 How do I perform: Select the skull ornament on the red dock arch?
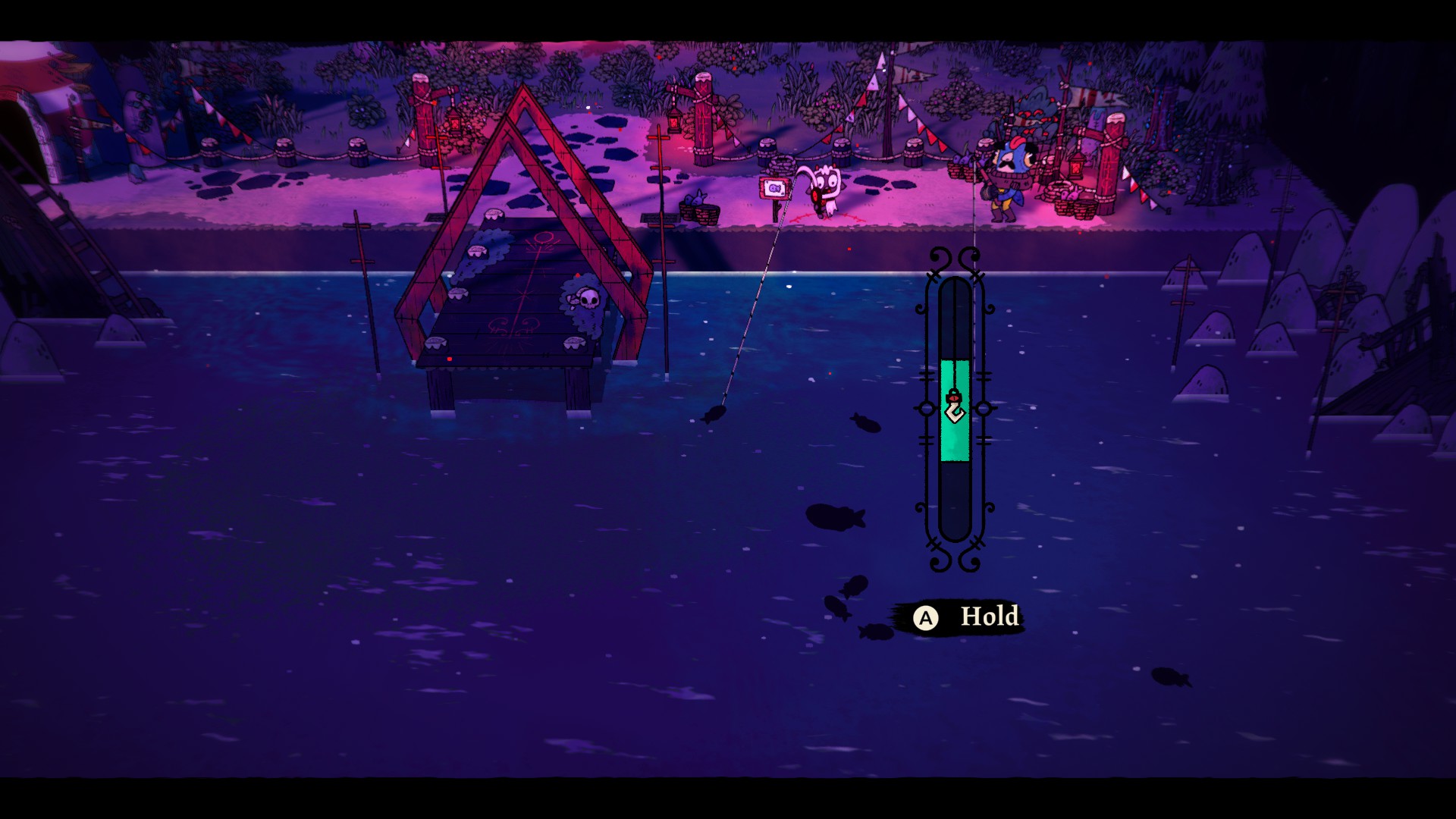[x=590, y=299]
